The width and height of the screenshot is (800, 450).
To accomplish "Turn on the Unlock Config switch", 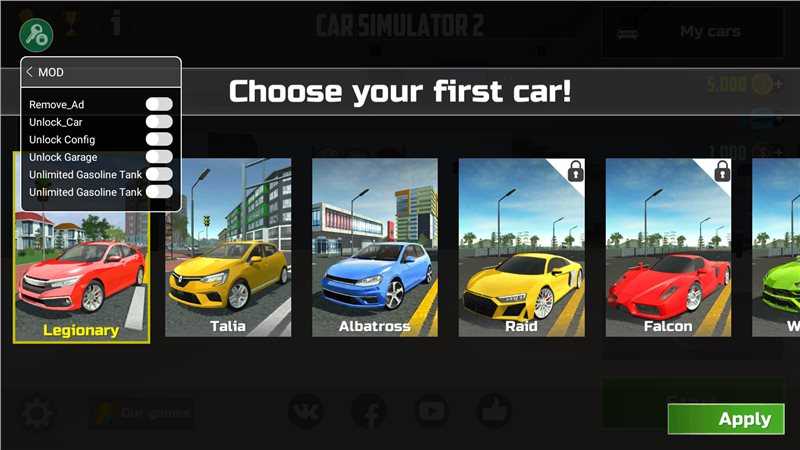I will click(159, 139).
